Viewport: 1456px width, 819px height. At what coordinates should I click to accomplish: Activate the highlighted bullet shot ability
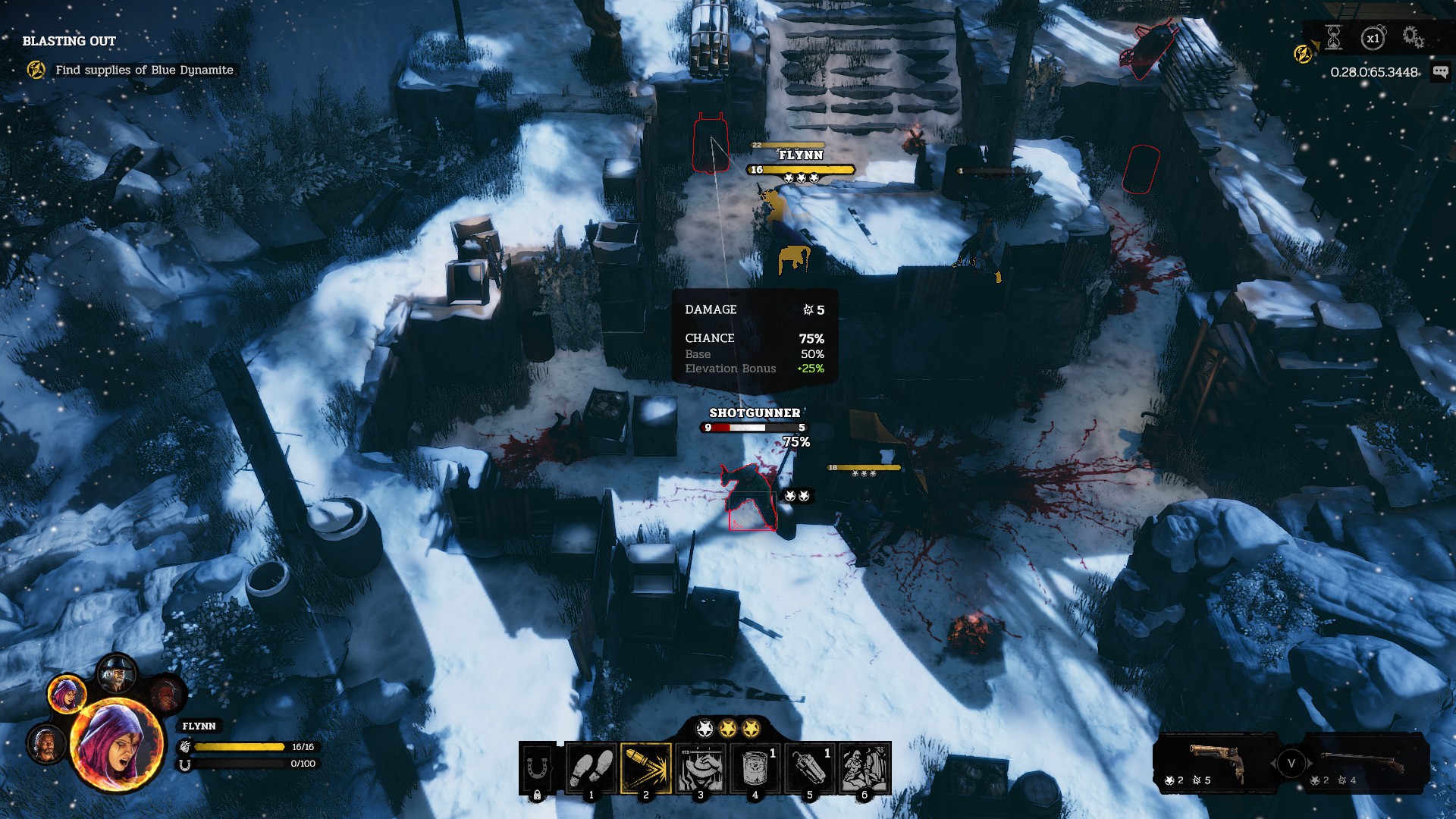[x=646, y=767]
